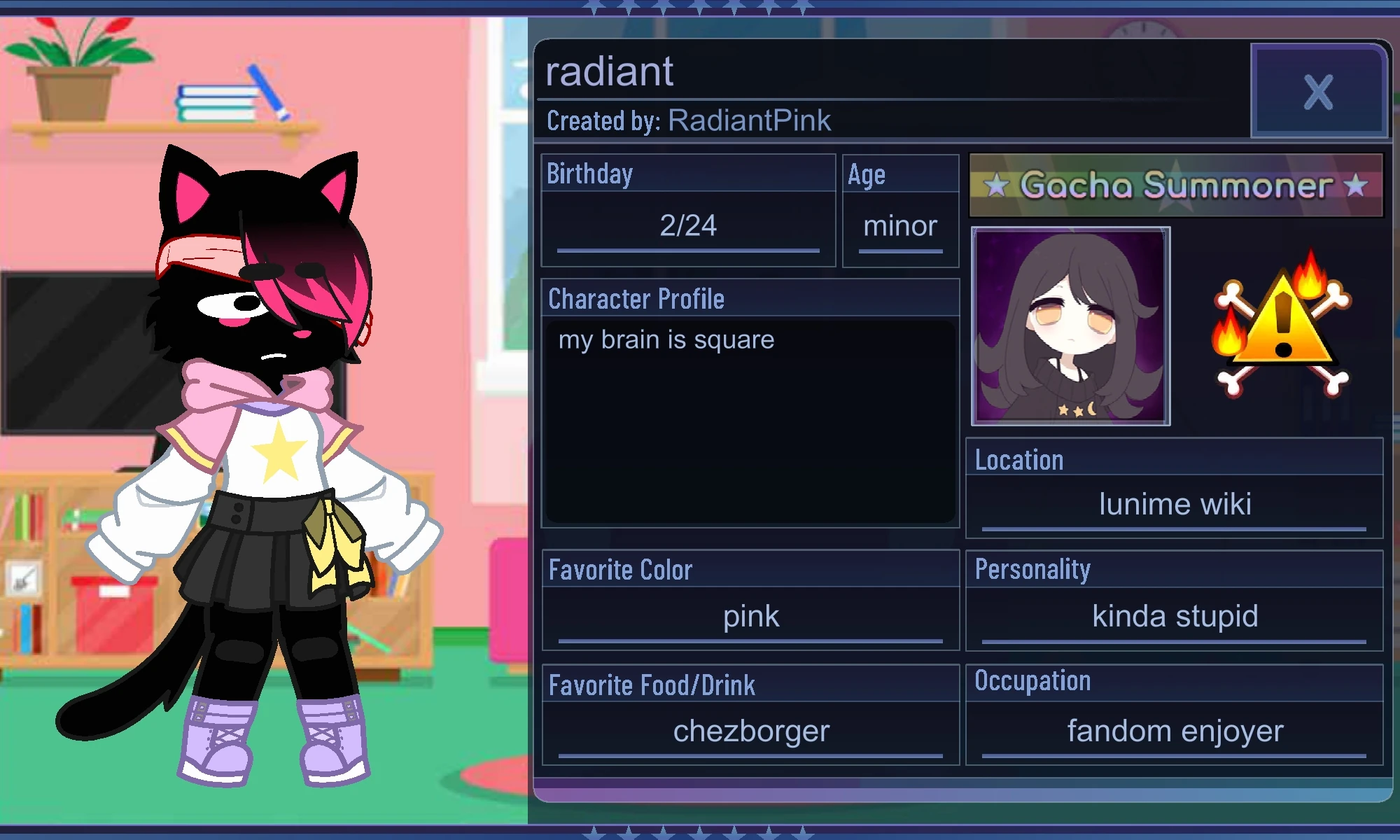
Task: Click the Location field showing lunime wiki
Action: [x=1172, y=504]
